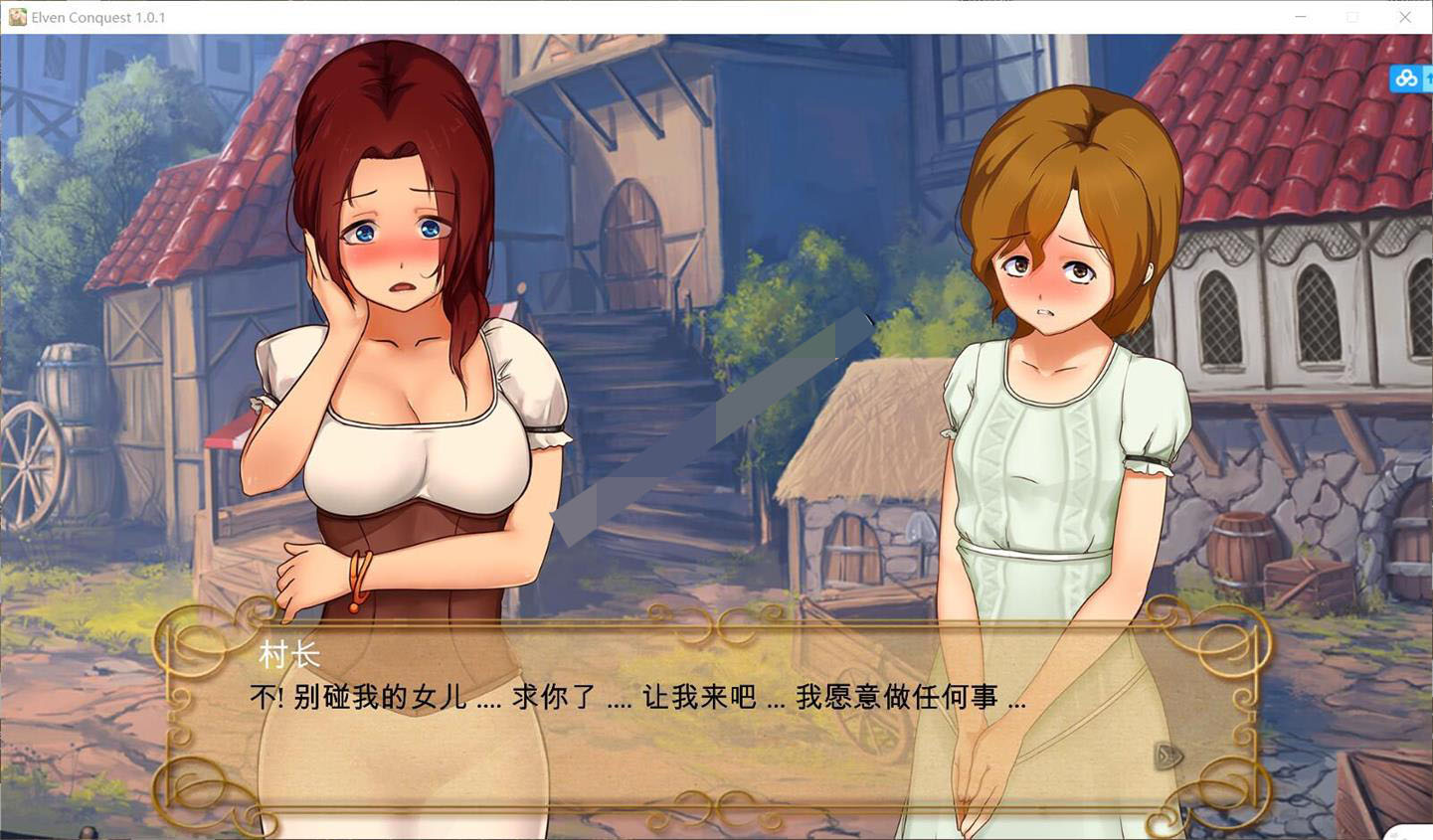Image resolution: width=1433 pixels, height=840 pixels.
Task: Click the blue translator overlay icon
Action: 1405,78
